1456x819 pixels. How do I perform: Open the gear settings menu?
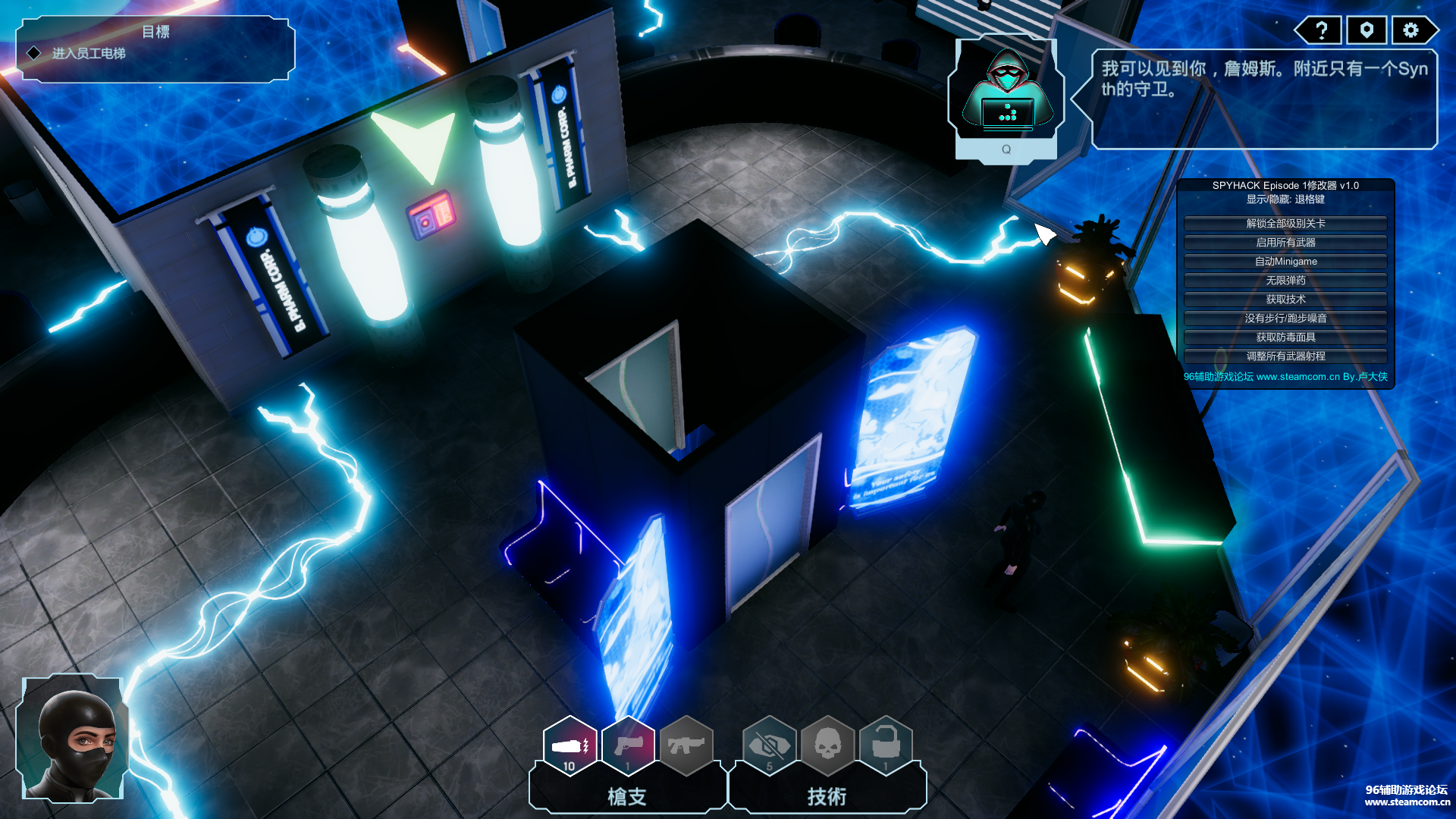[x=1410, y=30]
